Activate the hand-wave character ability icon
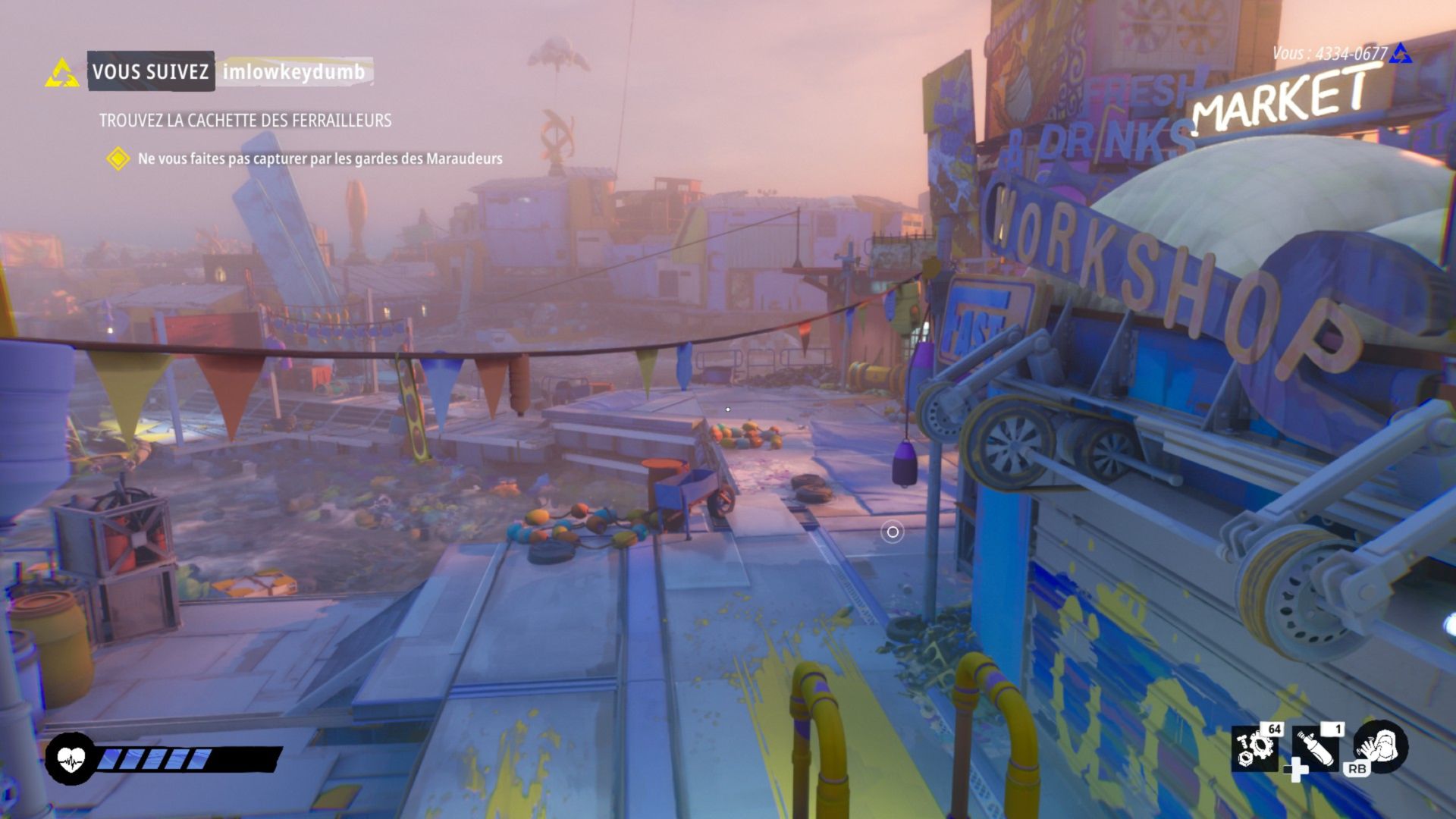 [1382, 745]
